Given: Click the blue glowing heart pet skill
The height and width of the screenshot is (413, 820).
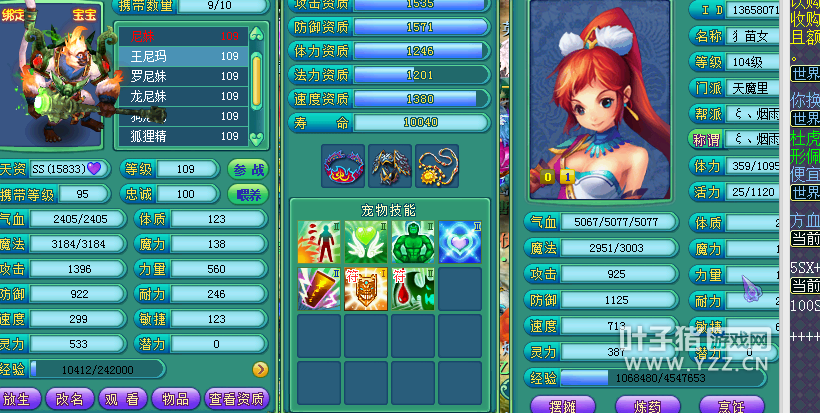Looking at the screenshot, I should click(459, 241).
